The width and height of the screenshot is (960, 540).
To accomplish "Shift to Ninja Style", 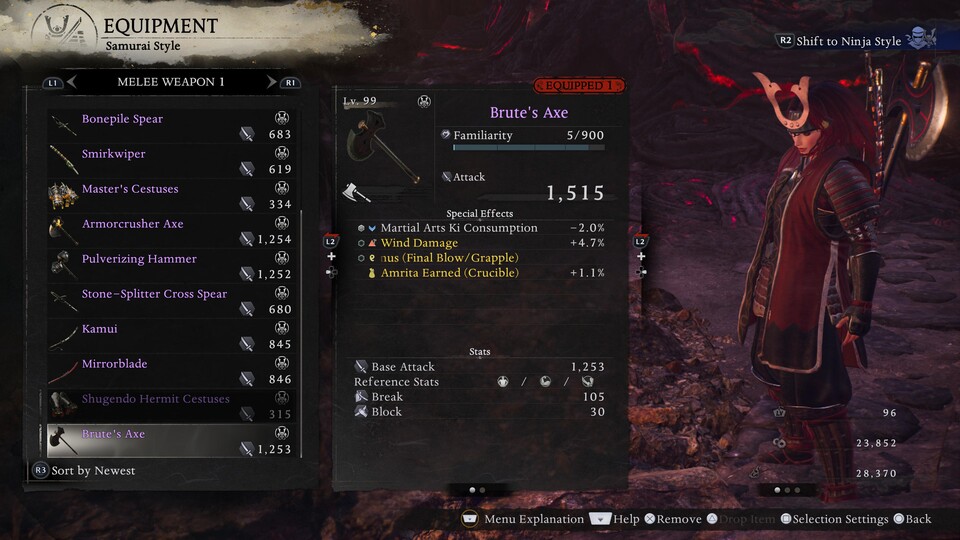I will (x=848, y=41).
